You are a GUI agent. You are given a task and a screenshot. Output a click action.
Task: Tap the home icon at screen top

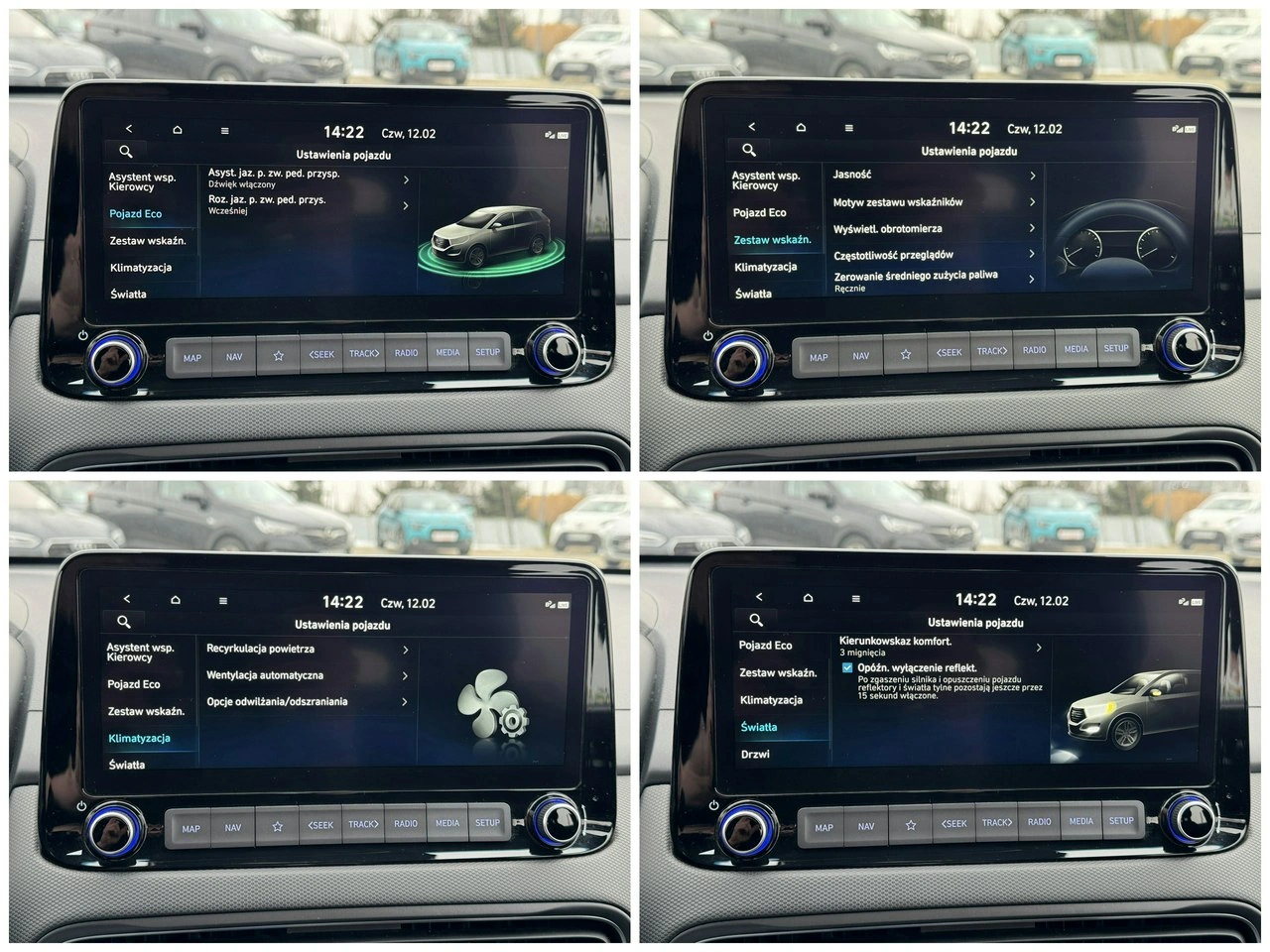(177, 129)
